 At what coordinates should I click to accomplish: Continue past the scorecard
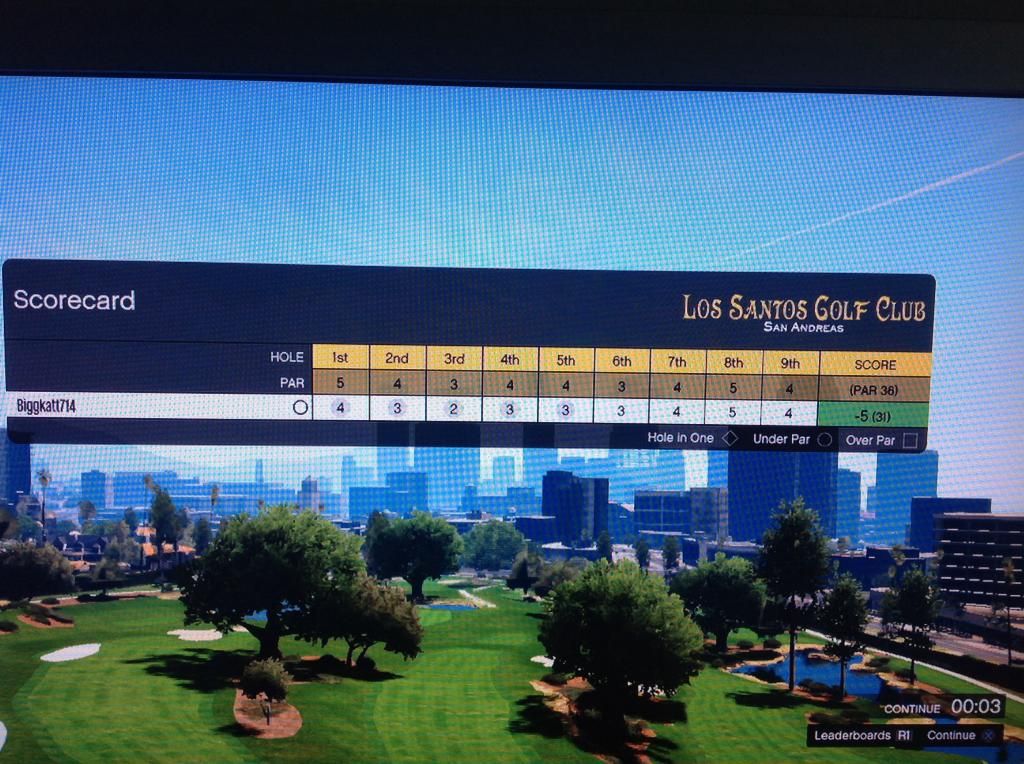pyautogui.click(x=960, y=735)
